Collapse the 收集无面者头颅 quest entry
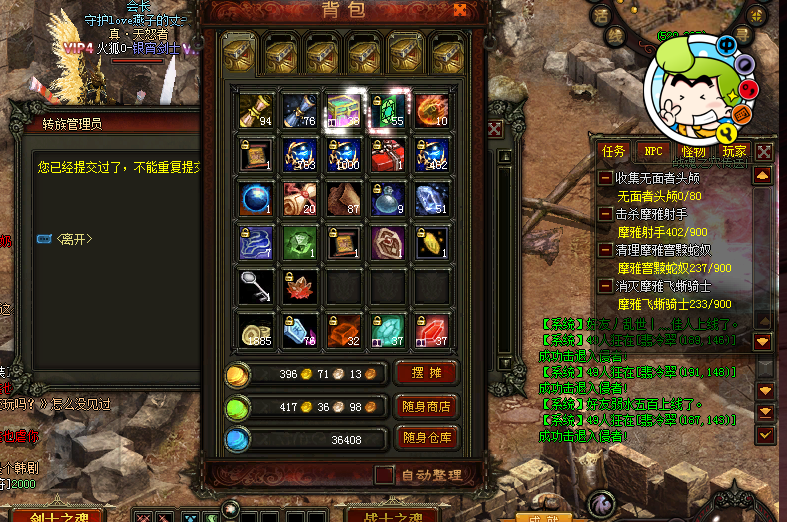This screenshot has width=787, height=522. click(606, 178)
